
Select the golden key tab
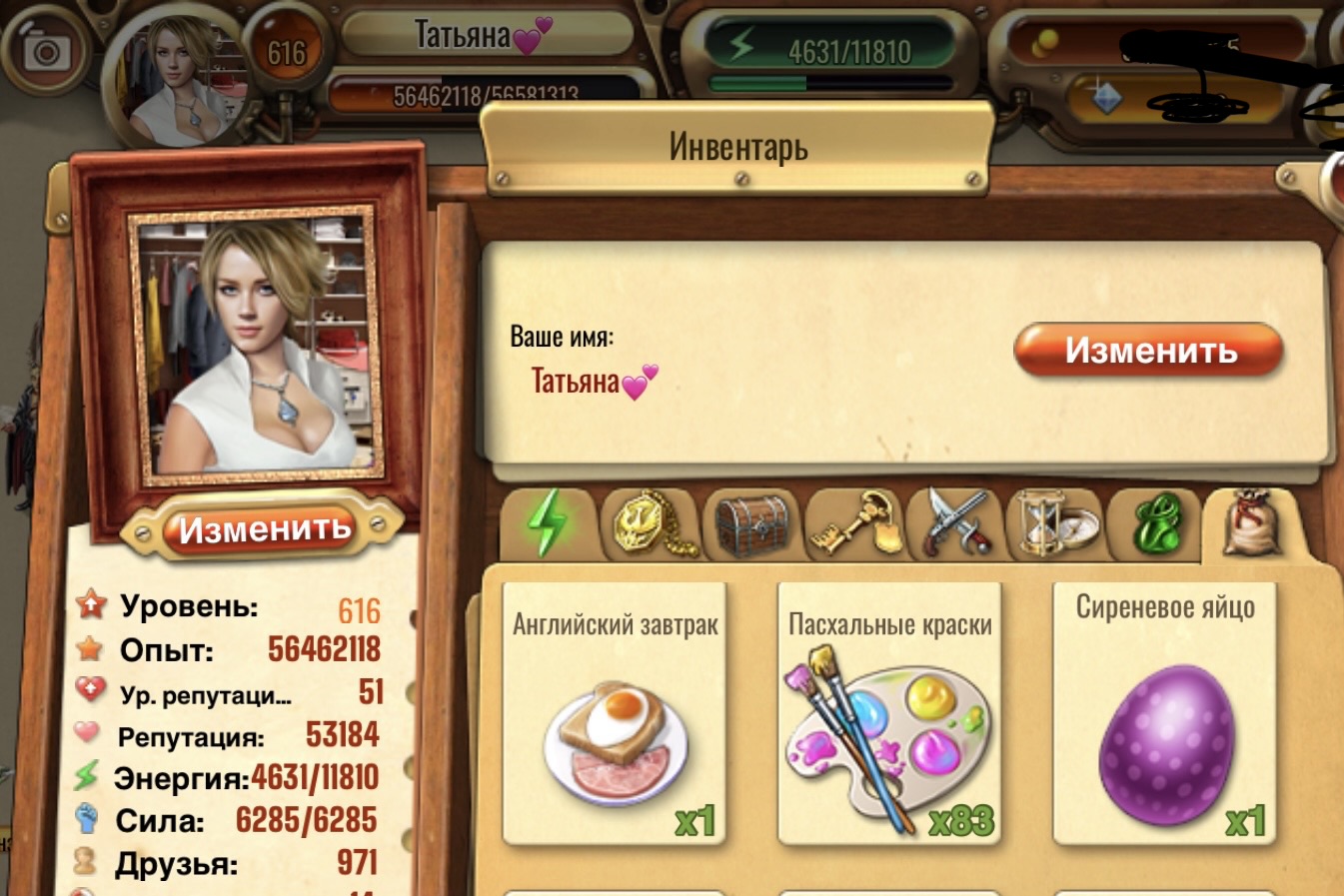[854, 523]
